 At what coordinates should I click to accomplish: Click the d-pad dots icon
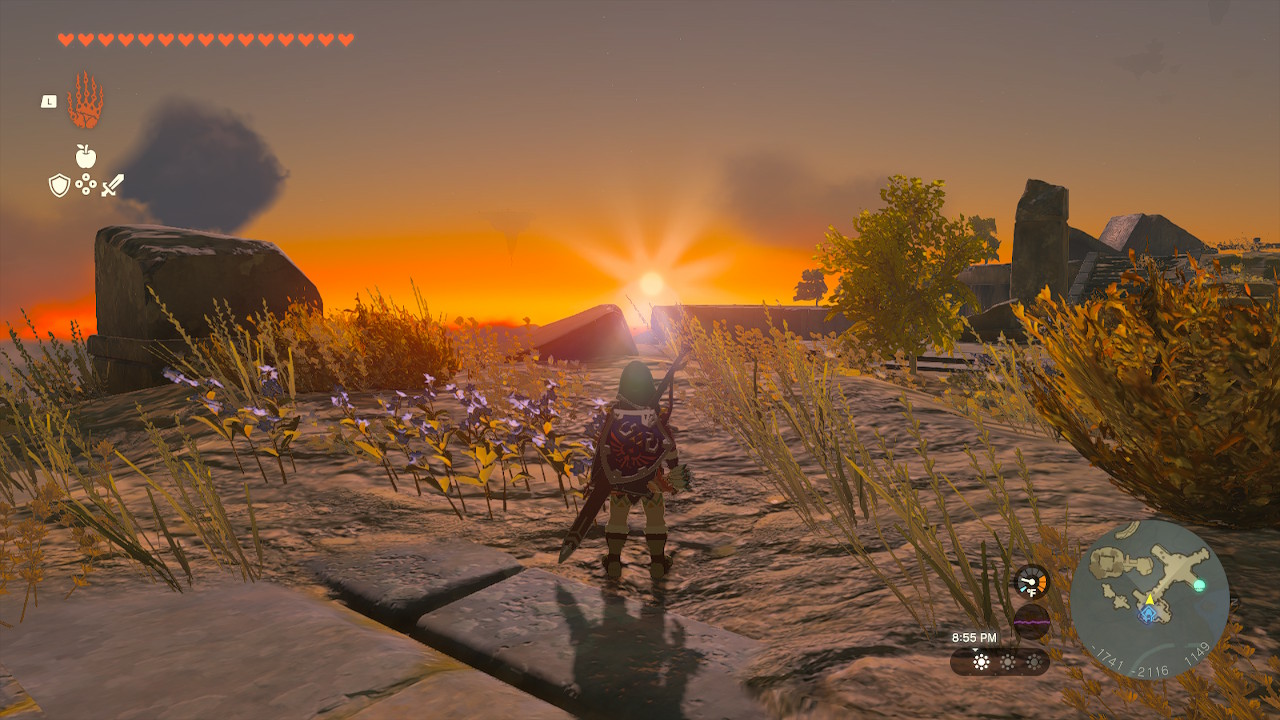[86, 183]
